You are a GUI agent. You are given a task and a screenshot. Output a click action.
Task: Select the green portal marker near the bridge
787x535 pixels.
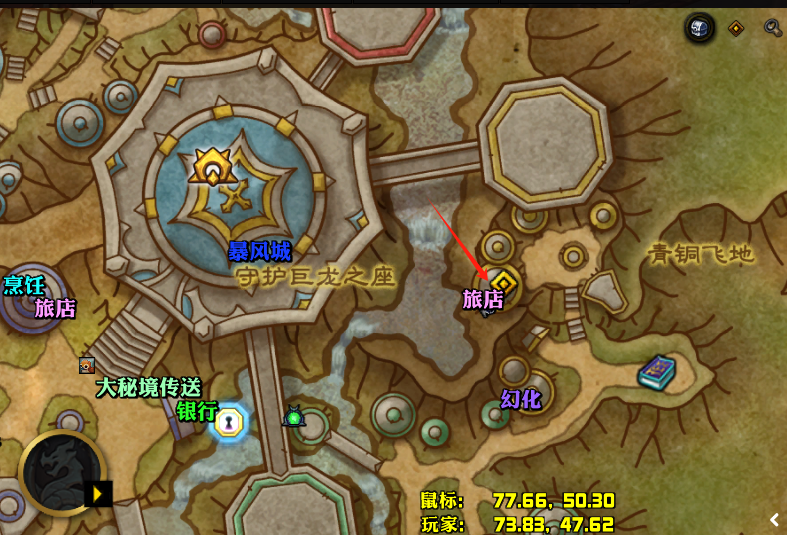pos(294,416)
